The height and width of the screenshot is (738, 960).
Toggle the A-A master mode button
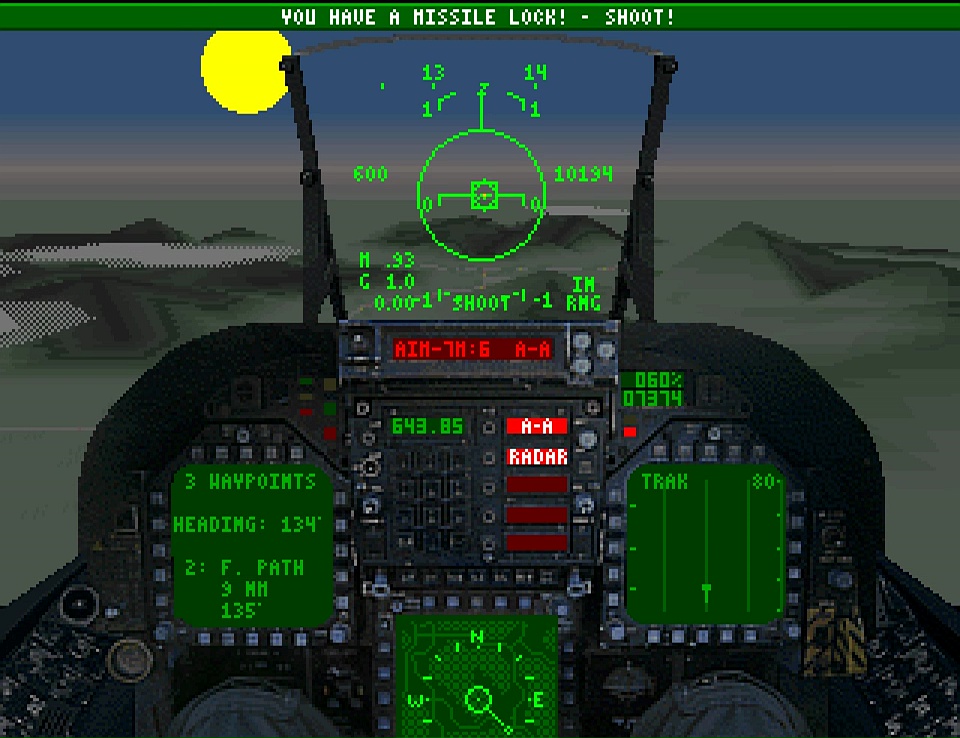(537, 426)
